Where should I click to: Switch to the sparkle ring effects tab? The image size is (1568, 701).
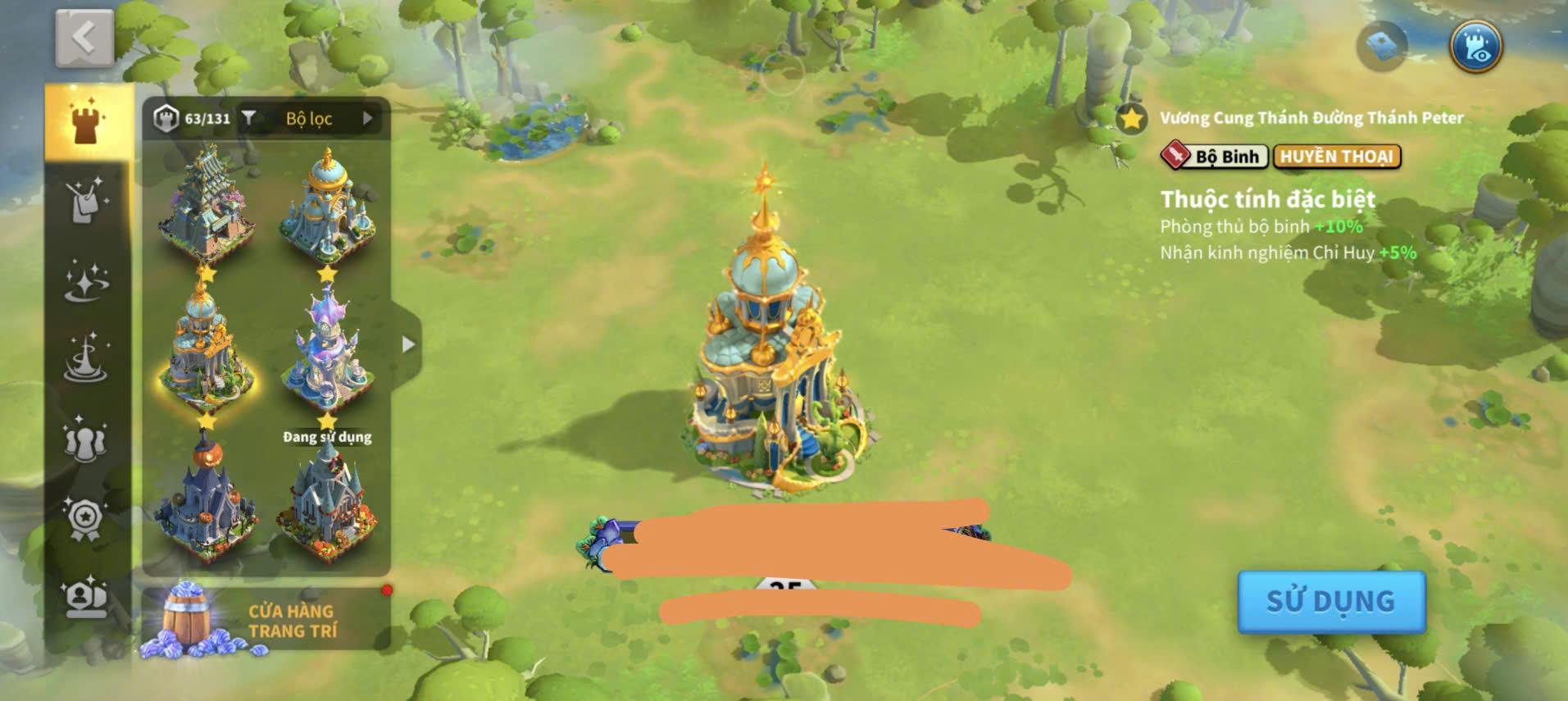coord(86,281)
